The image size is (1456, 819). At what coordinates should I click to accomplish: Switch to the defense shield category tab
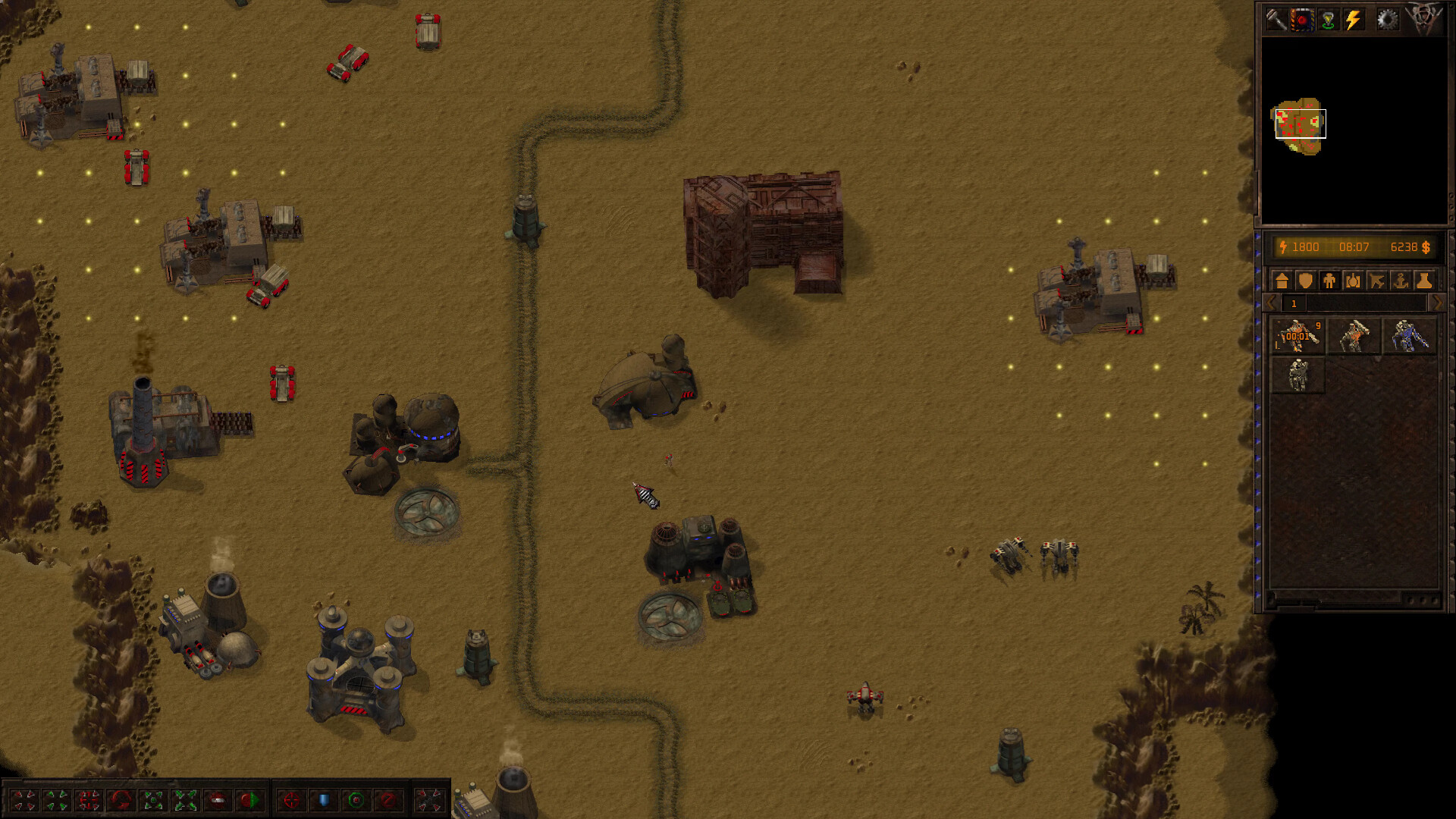point(1305,280)
